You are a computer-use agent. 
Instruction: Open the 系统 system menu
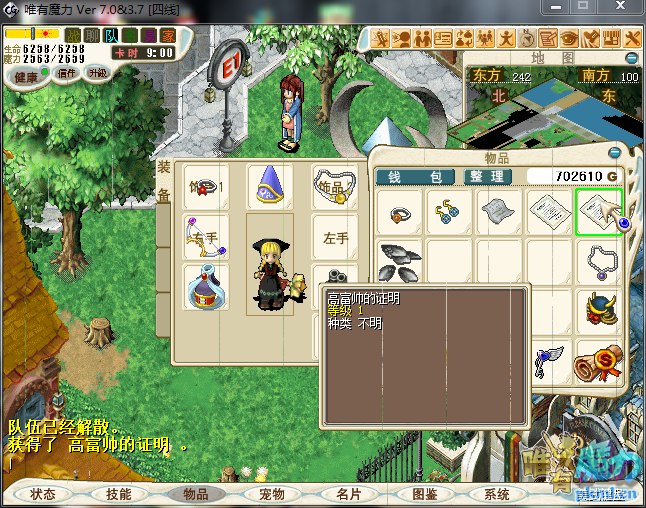pos(497,494)
